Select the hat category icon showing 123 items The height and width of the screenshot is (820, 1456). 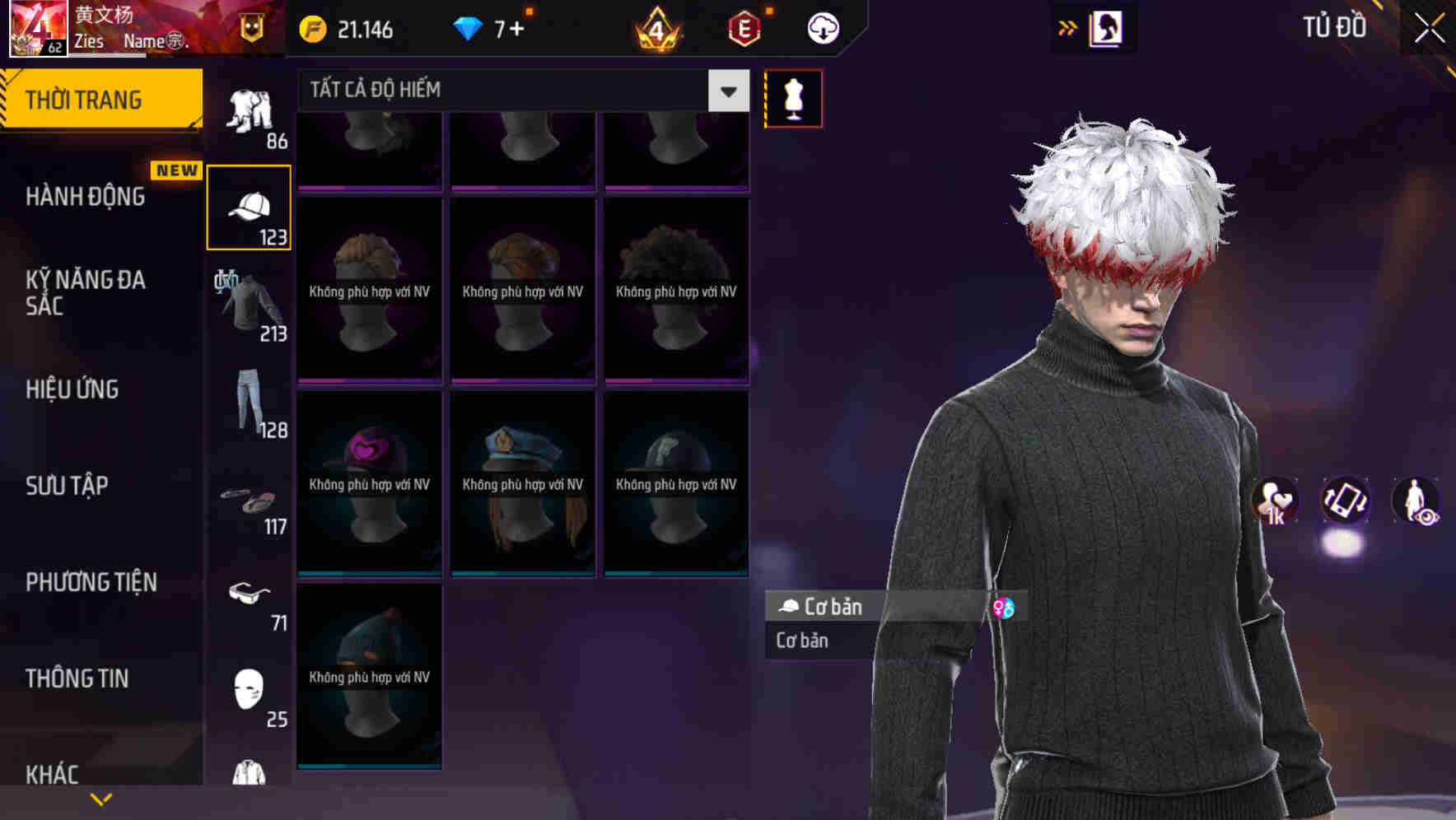pos(250,206)
